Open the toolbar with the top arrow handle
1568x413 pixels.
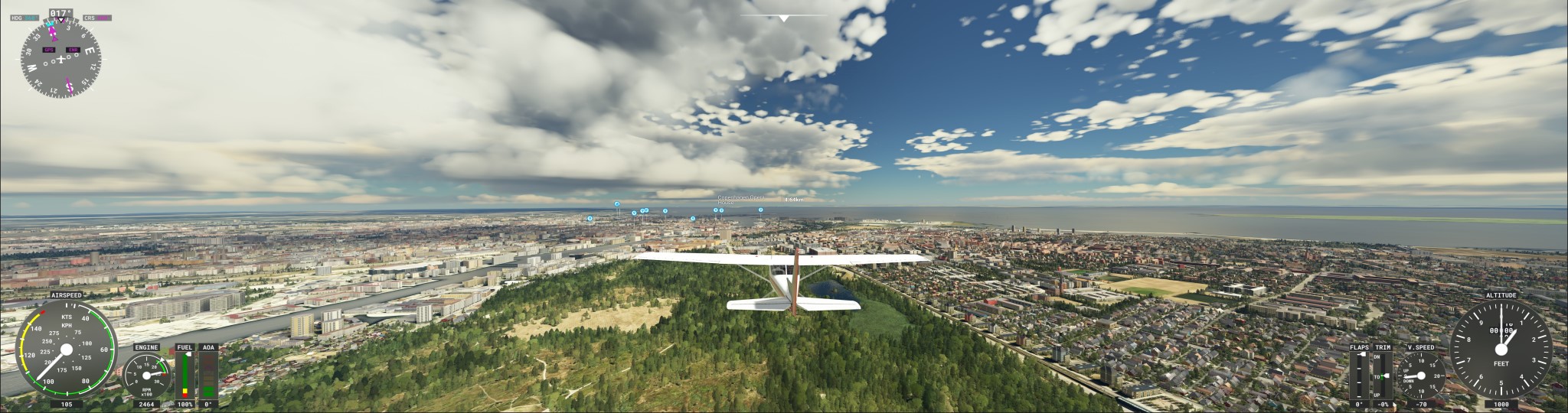(783, 18)
